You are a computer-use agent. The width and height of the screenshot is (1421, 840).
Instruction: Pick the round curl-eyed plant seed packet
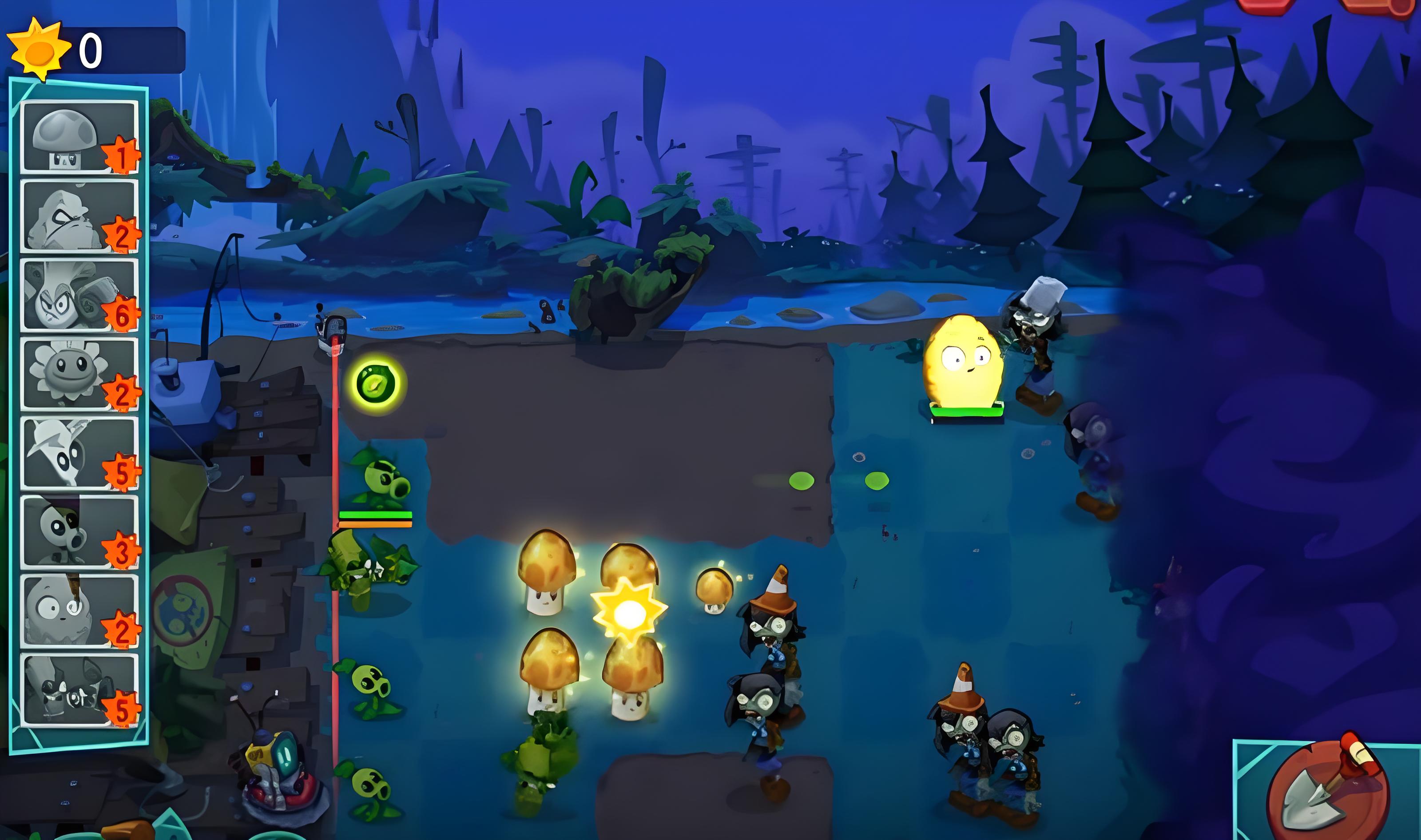point(79,611)
